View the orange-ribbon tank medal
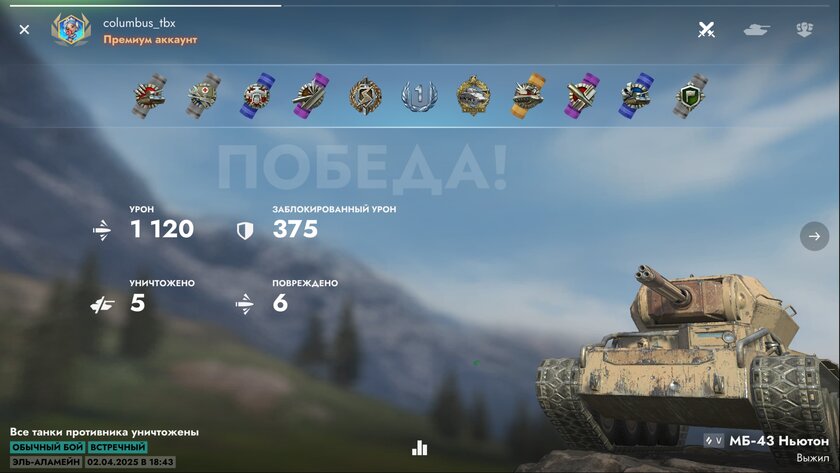 point(527,96)
